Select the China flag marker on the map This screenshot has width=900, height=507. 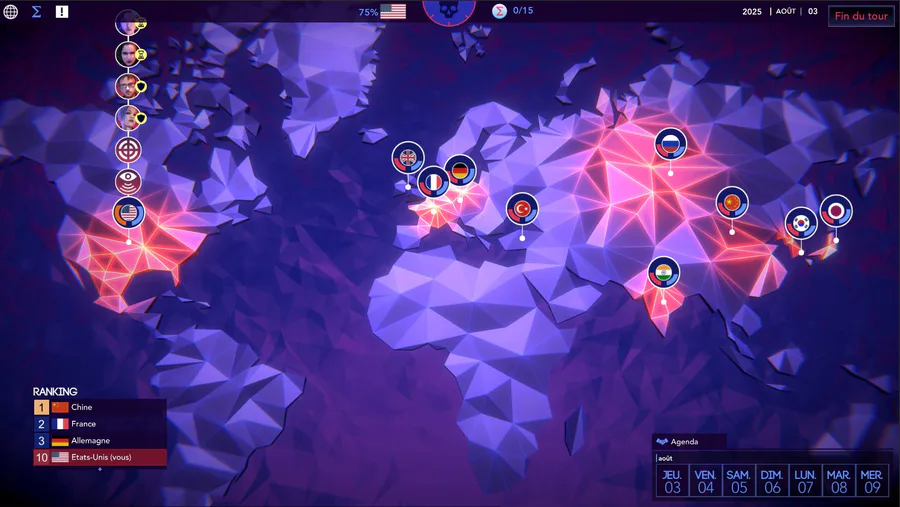coord(732,203)
